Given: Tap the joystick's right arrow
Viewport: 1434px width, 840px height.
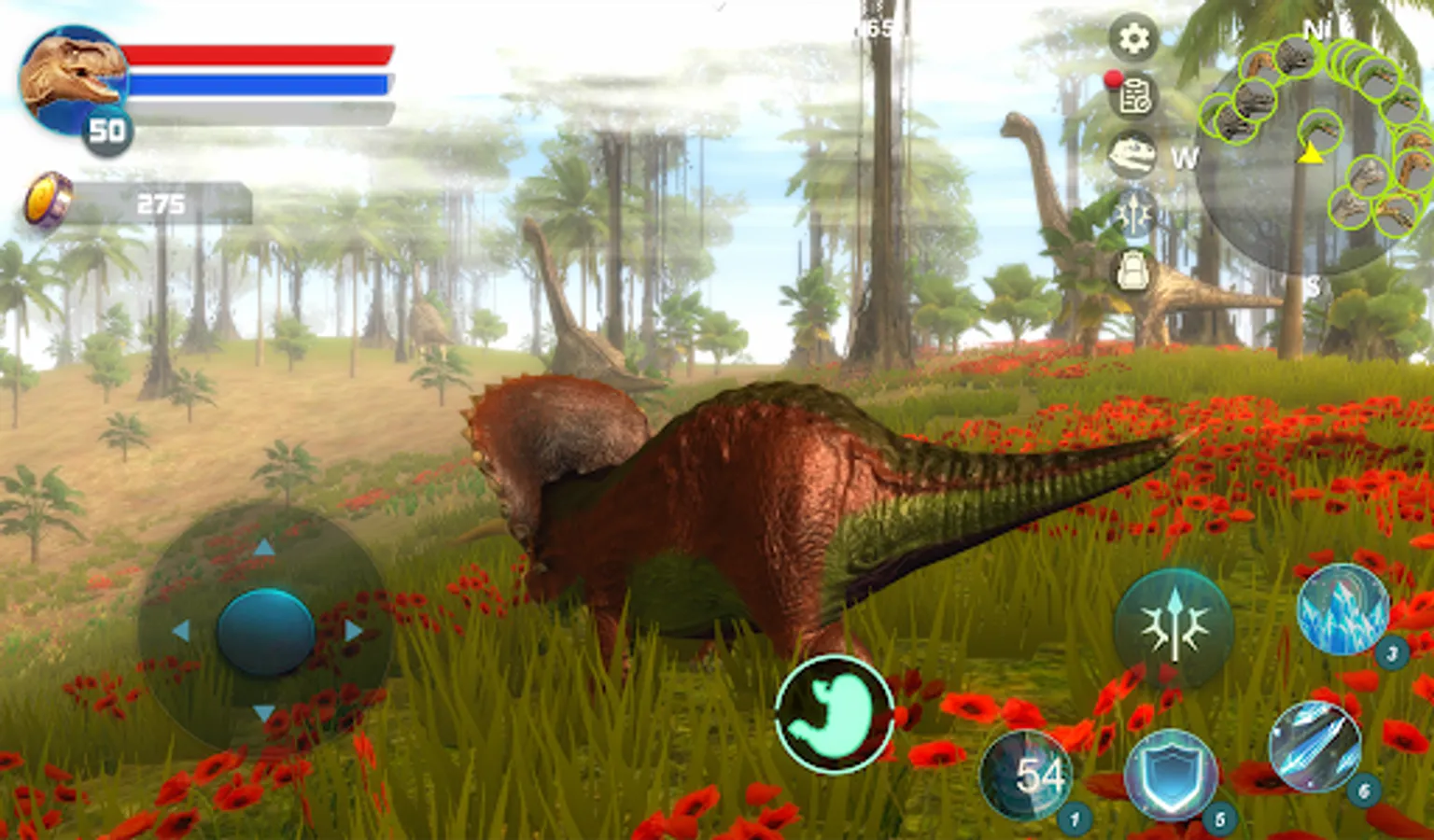Looking at the screenshot, I should point(353,632).
